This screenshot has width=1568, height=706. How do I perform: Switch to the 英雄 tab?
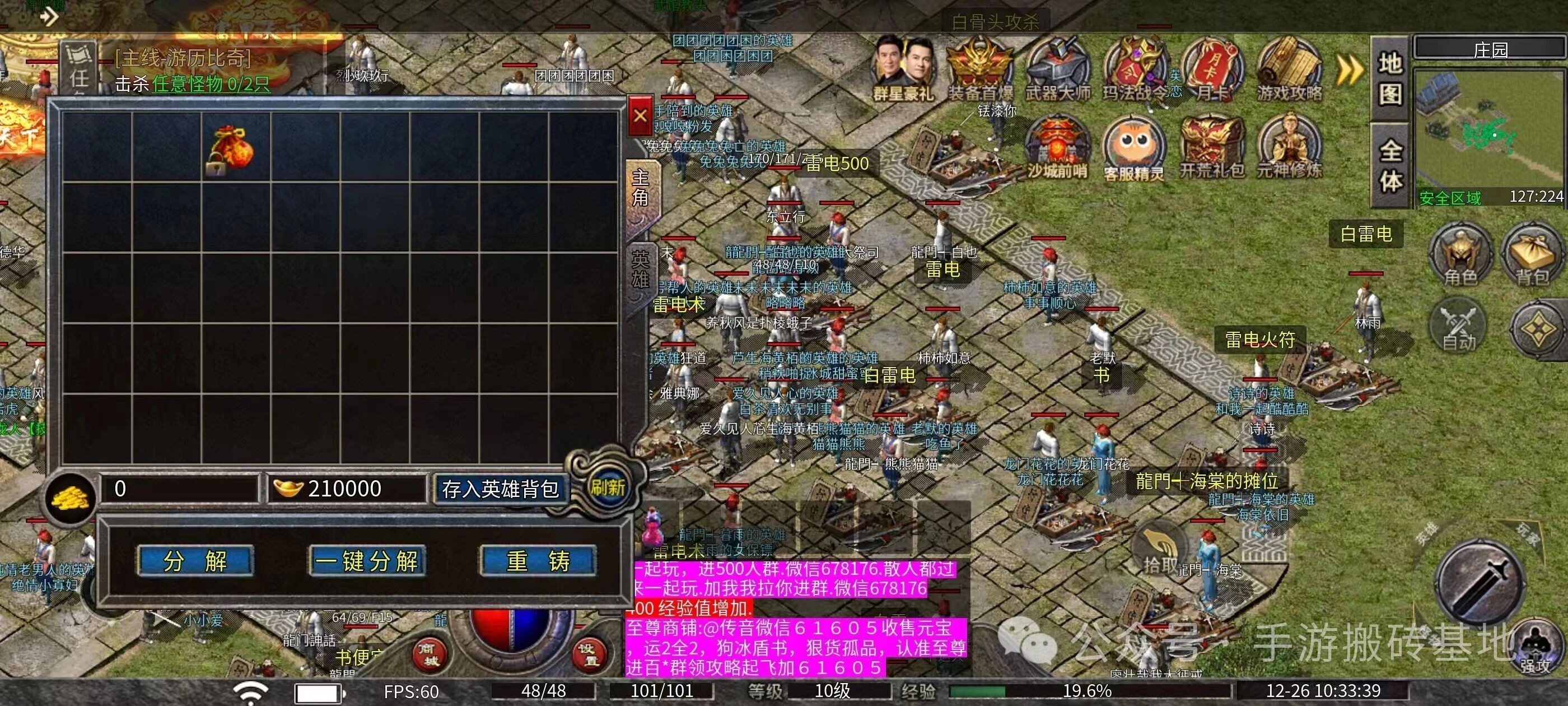[640, 270]
